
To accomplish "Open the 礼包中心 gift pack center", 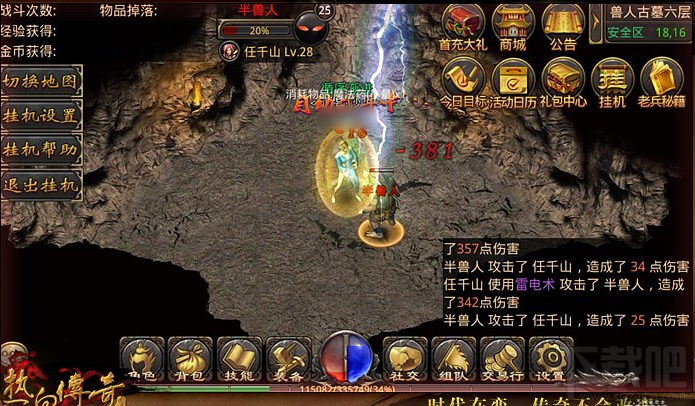I will (563, 80).
